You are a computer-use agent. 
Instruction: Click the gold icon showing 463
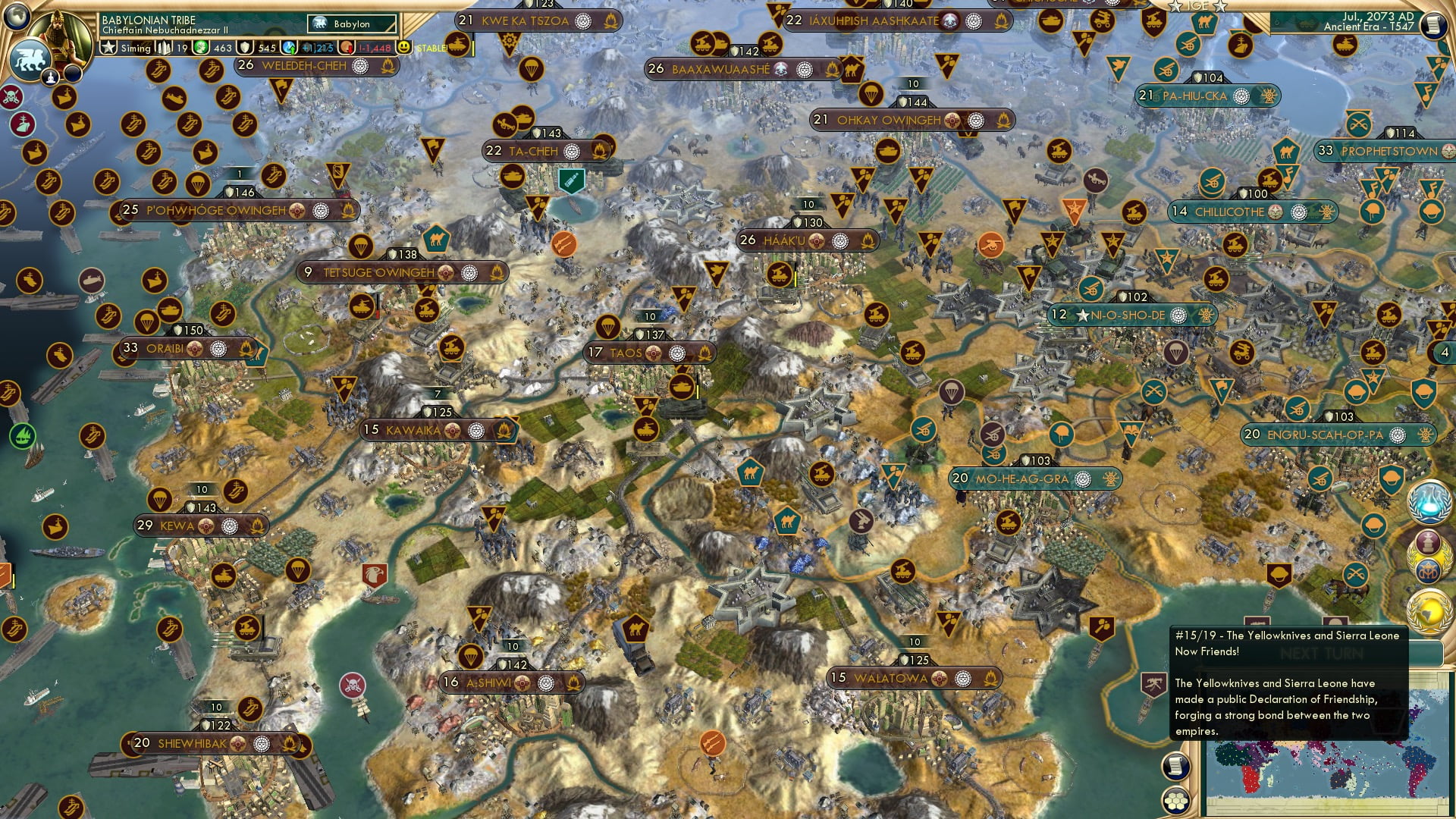coord(201,47)
